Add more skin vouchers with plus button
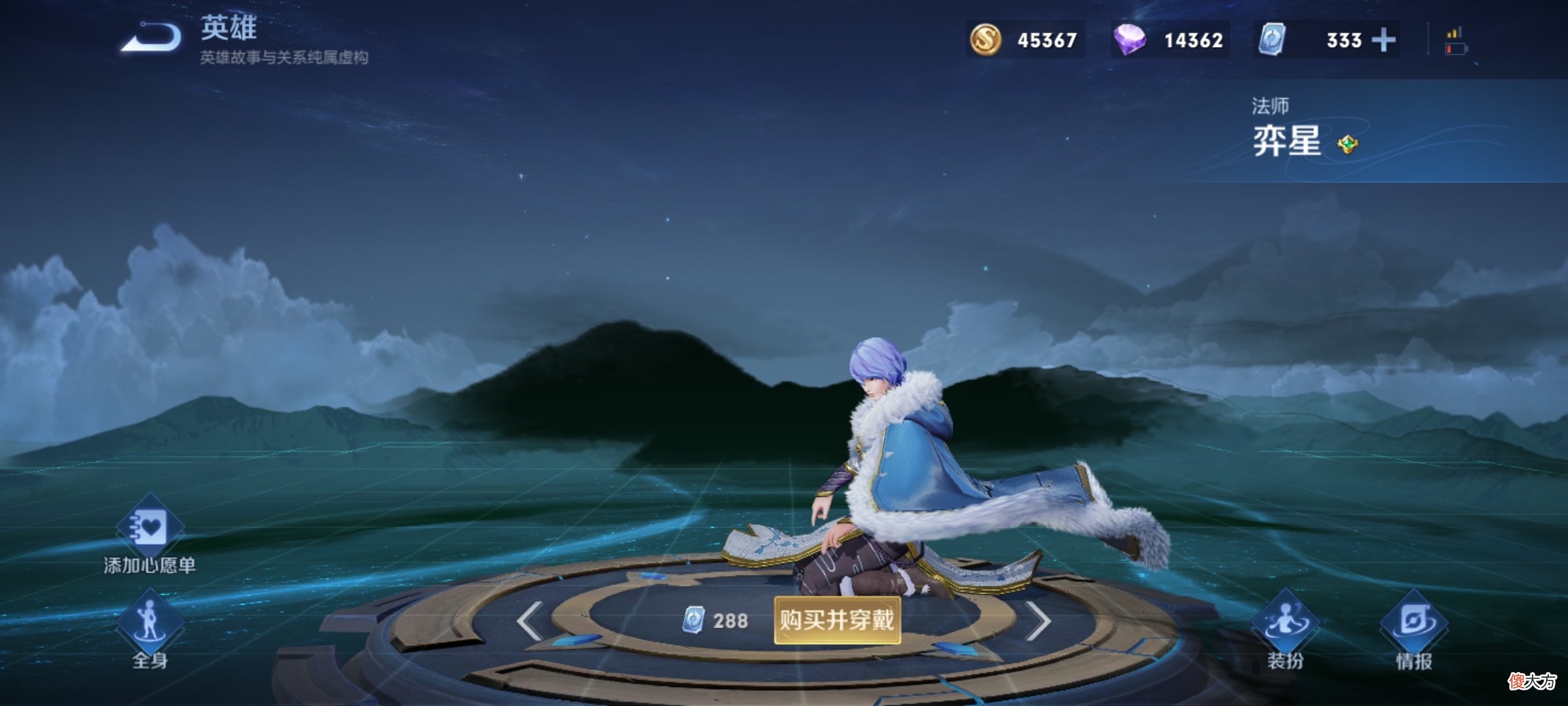Screen dimensions: 1568x706 (1383, 41)
